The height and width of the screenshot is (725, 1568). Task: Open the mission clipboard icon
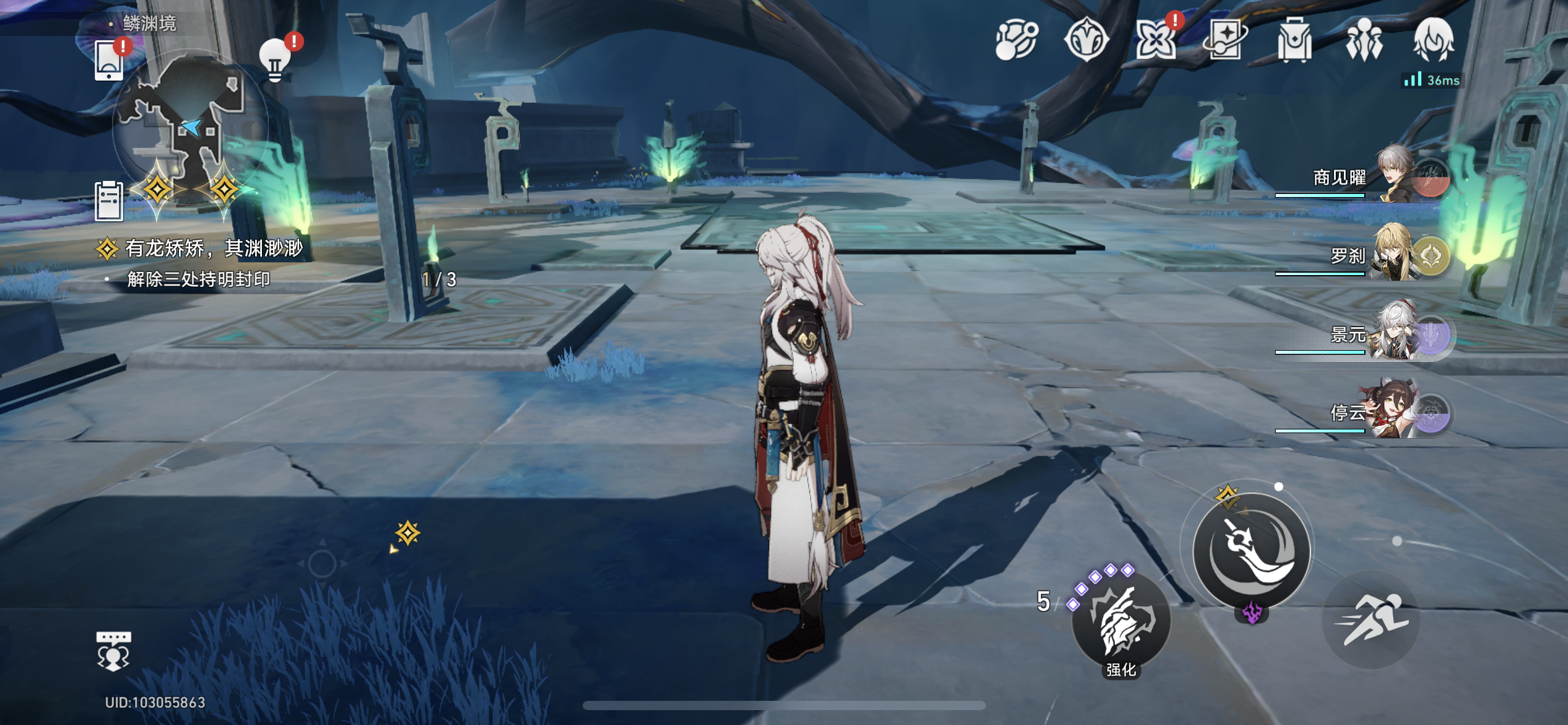(x=109, y=201)
